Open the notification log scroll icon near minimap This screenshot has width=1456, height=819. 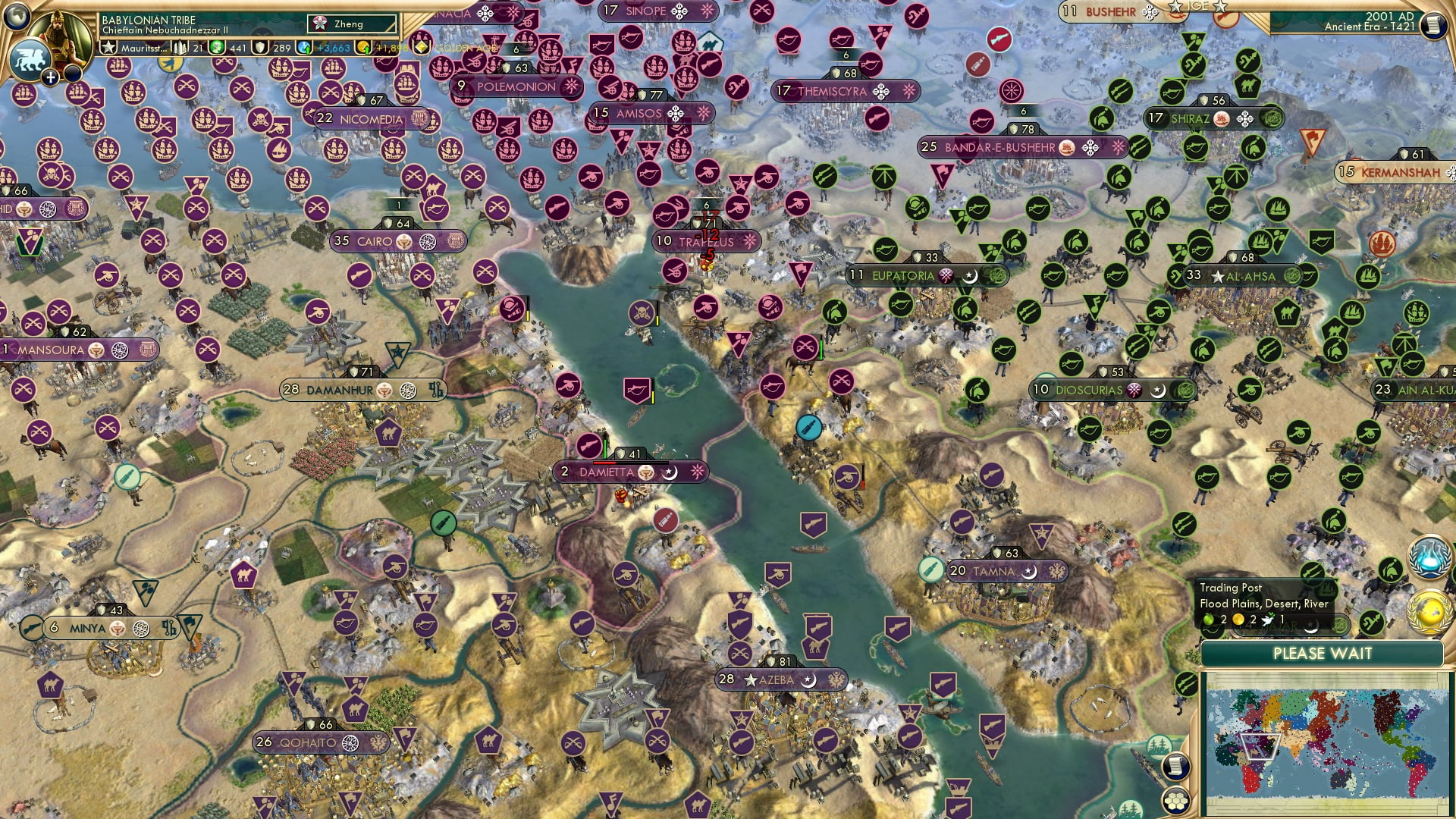(x=1175, y=765)
